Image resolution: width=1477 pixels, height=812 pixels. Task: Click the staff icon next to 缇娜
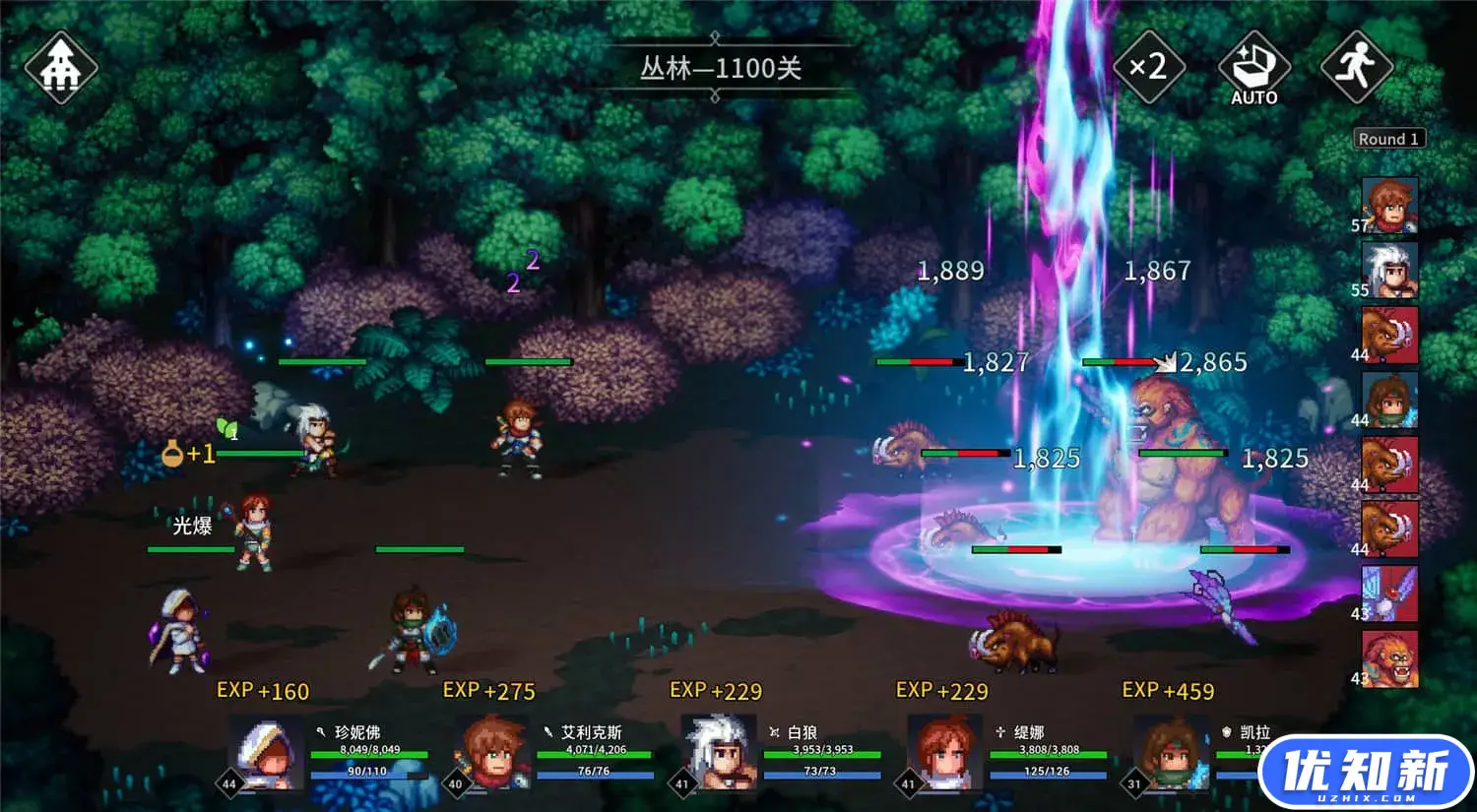tap(1000, 732)
